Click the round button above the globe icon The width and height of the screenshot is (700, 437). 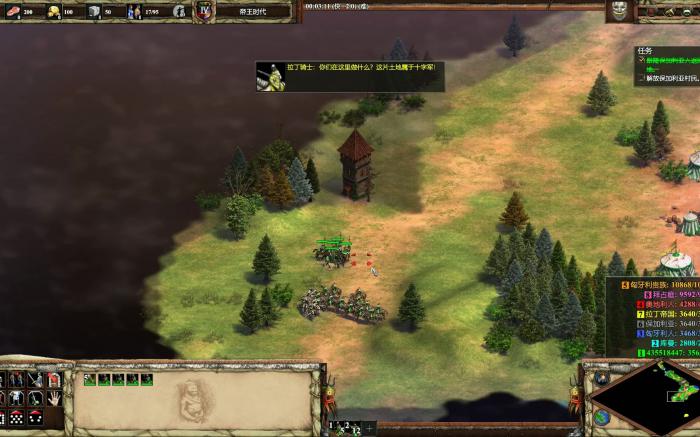(602, 378)
